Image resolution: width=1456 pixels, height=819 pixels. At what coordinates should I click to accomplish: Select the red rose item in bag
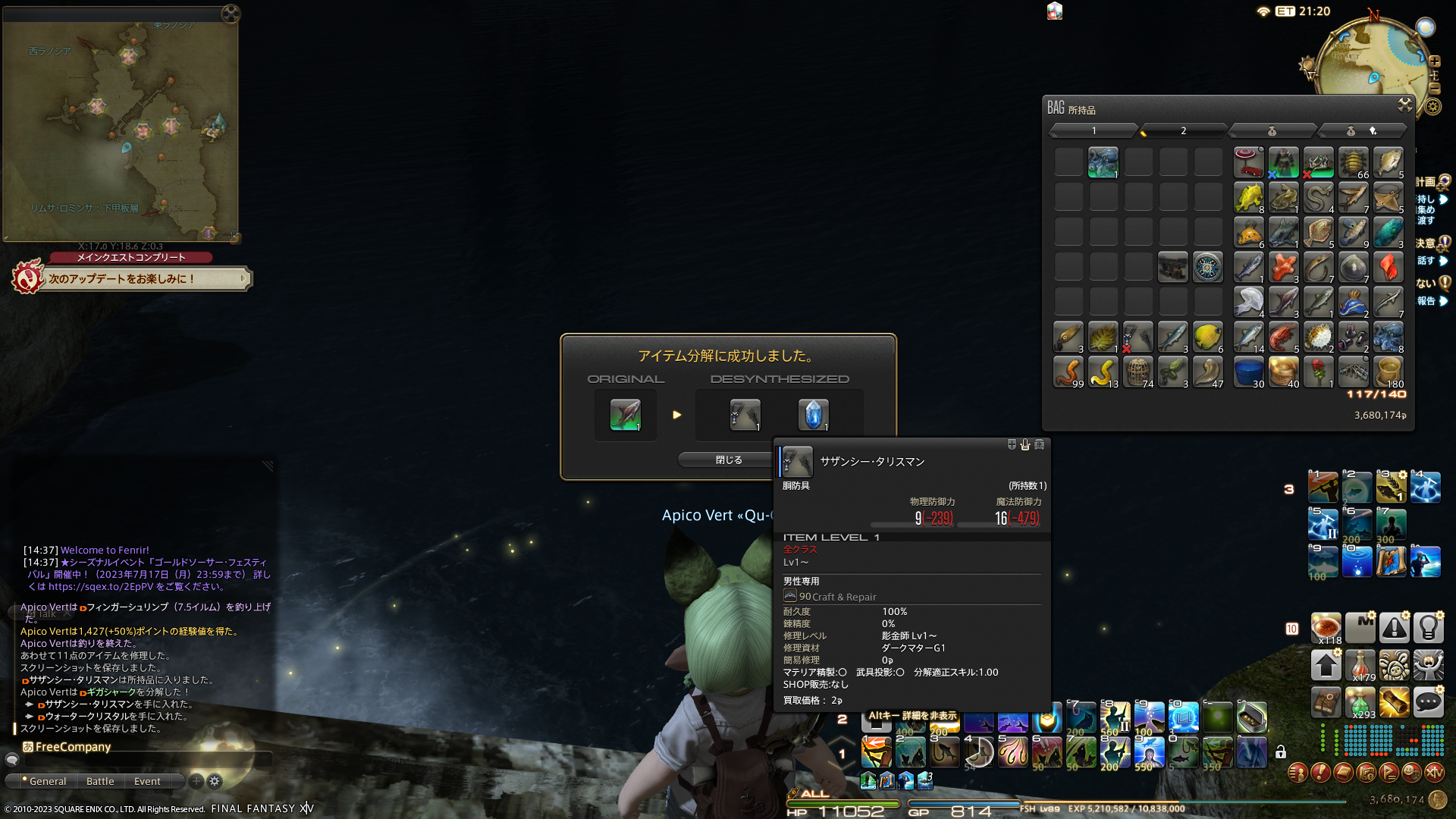click(1318, 372)
